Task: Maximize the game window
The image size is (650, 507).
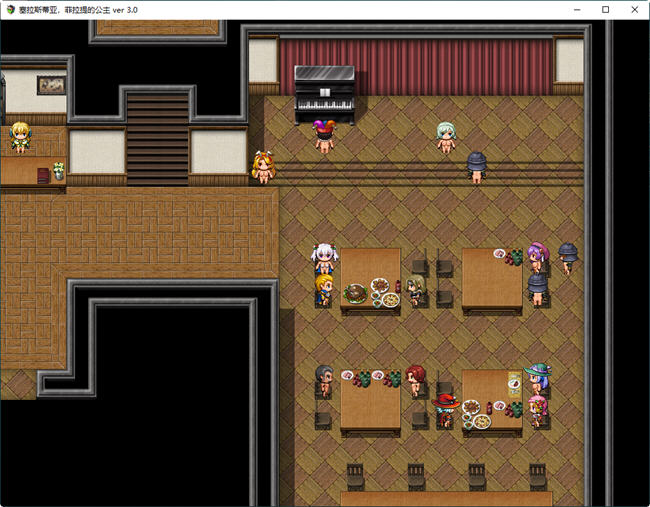Action: tap(605, 9)
